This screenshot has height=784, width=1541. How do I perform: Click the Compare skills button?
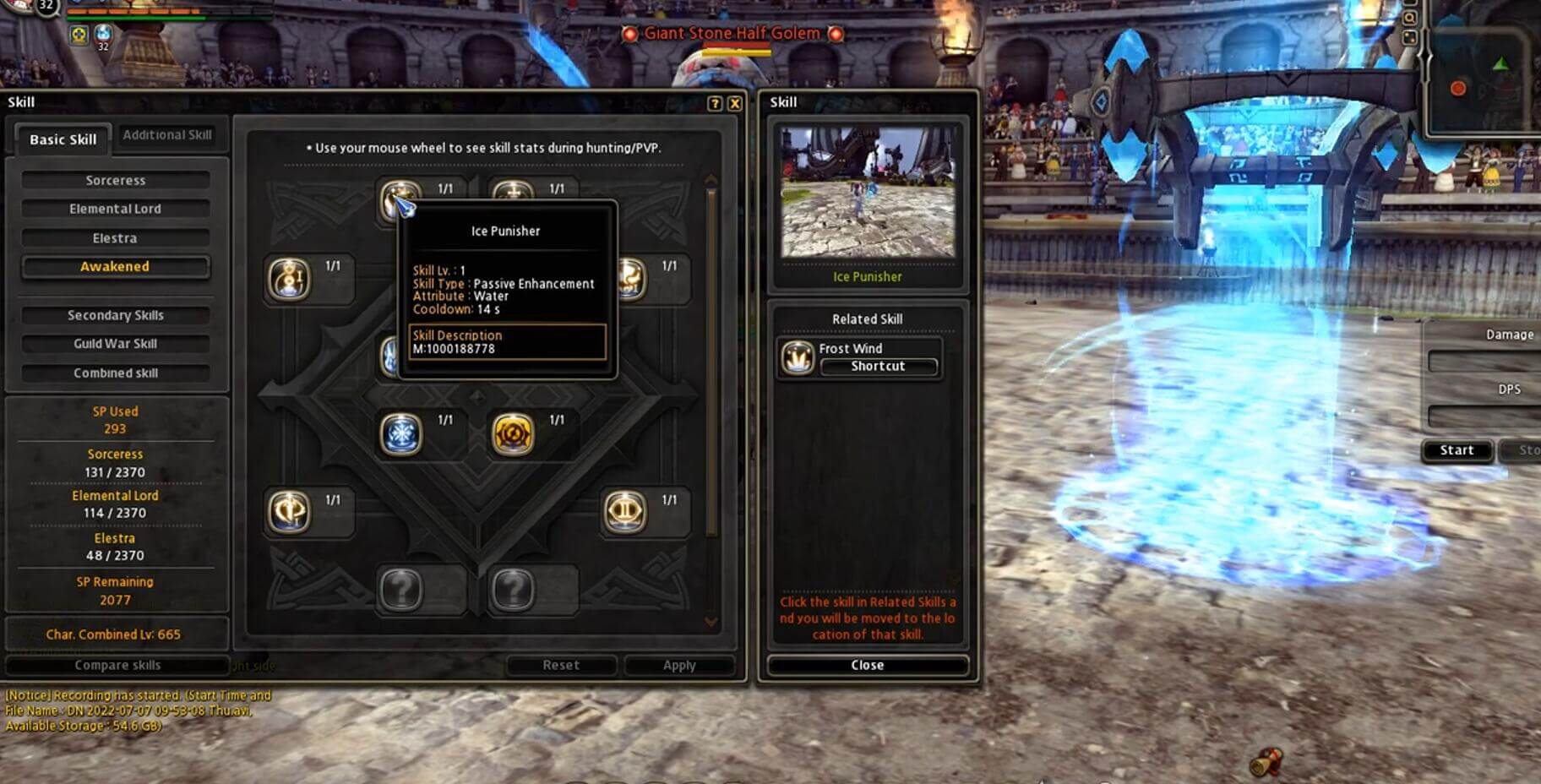pos(117,666)
